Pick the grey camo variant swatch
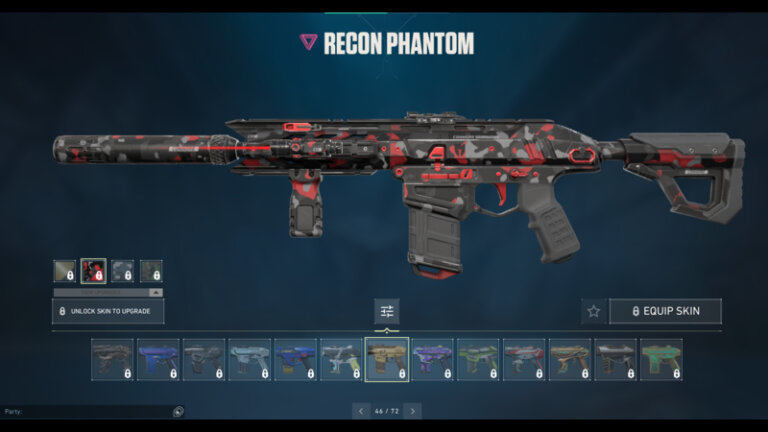The image size is (768, 432). 122,271
